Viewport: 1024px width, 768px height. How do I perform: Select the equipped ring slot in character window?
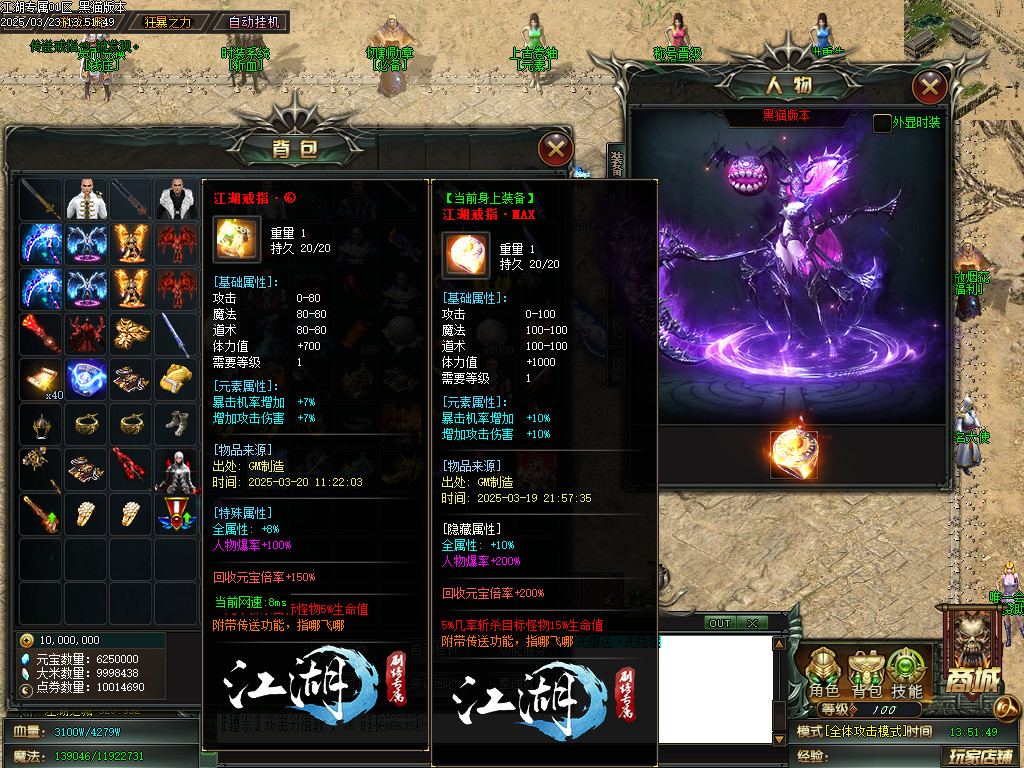793,455
